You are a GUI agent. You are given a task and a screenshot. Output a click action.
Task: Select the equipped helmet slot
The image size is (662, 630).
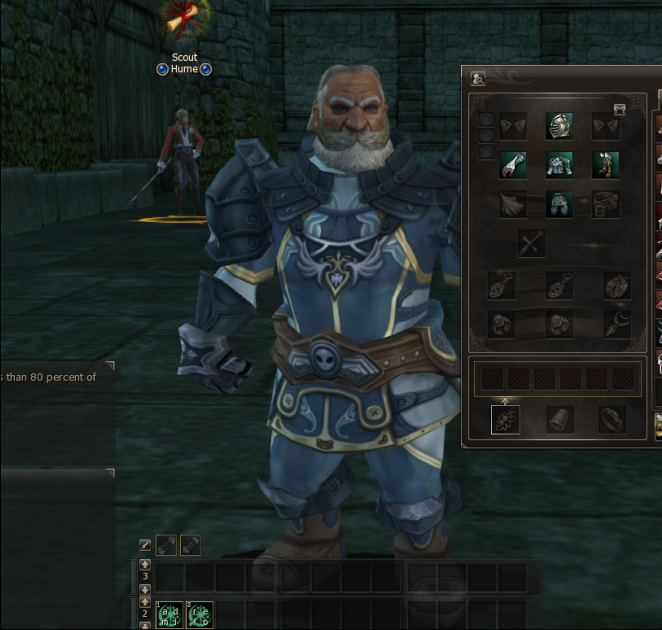(x=559, y=126)
